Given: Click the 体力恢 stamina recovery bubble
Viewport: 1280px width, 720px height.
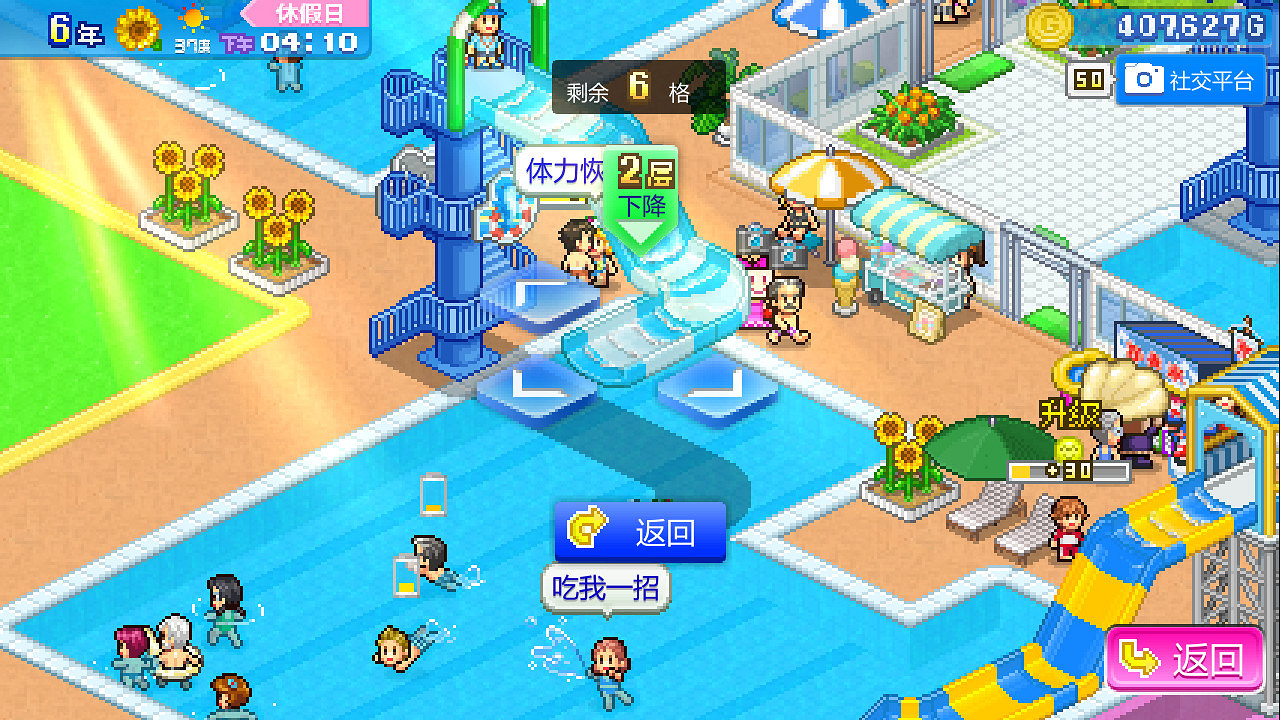Looking at the screenshot, I should click(x=560, y=172).
